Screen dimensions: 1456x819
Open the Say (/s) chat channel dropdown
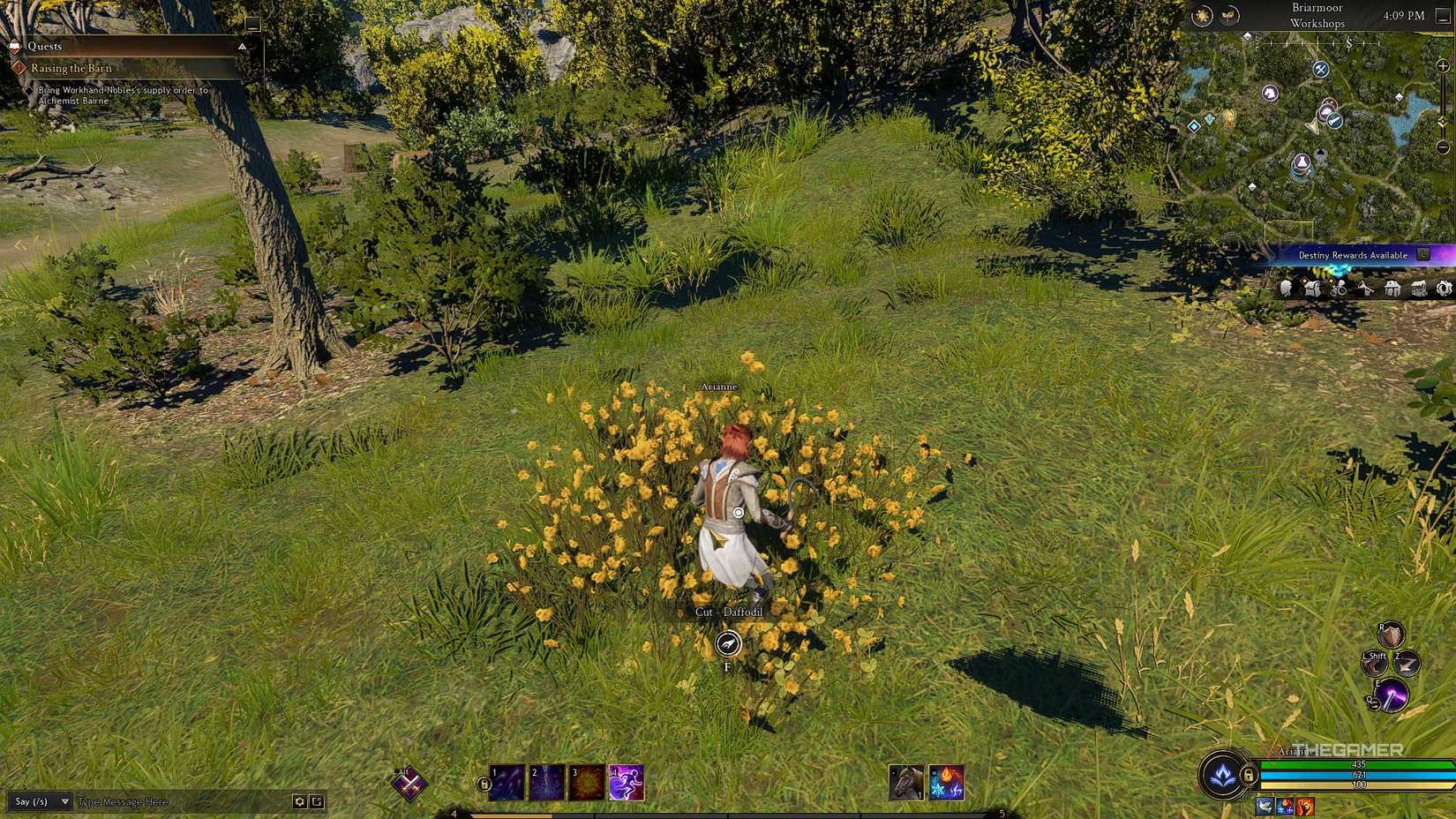(x=40, y=801)
